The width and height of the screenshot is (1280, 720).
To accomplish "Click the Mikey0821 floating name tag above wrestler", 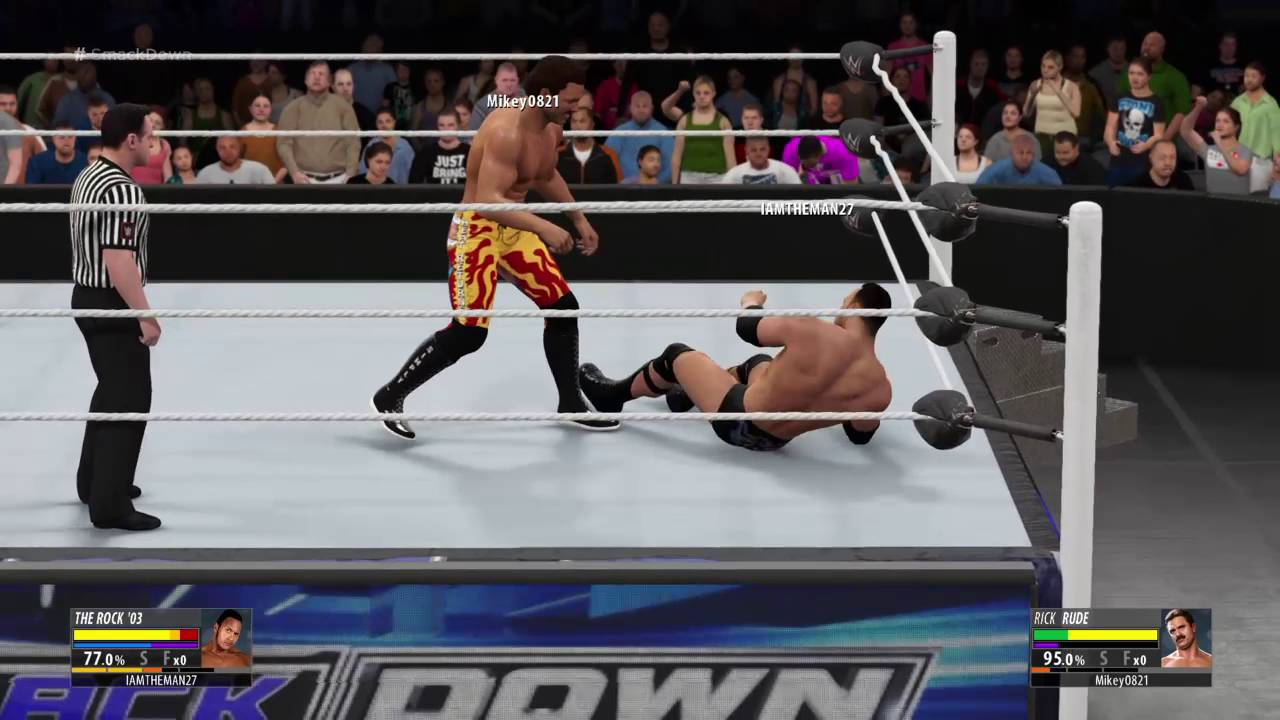I will pos(522,100).
